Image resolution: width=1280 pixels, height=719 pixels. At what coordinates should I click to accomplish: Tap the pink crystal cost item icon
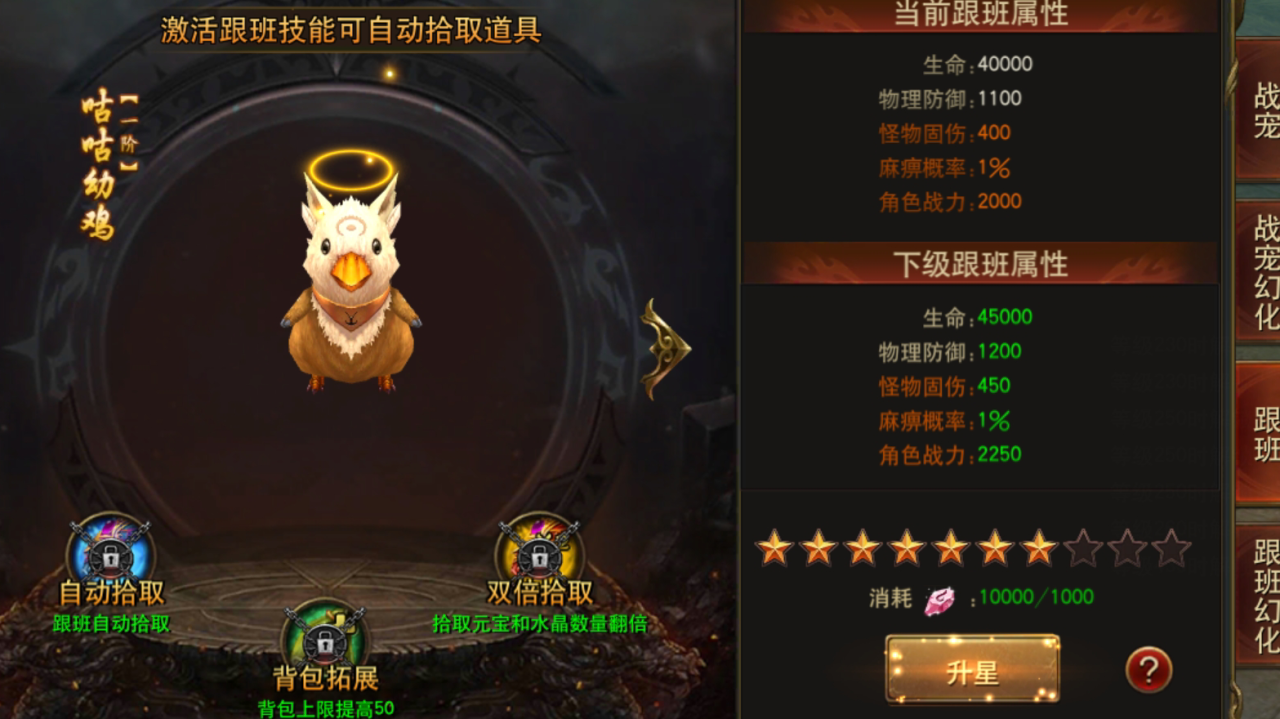(x=938, y=600)
